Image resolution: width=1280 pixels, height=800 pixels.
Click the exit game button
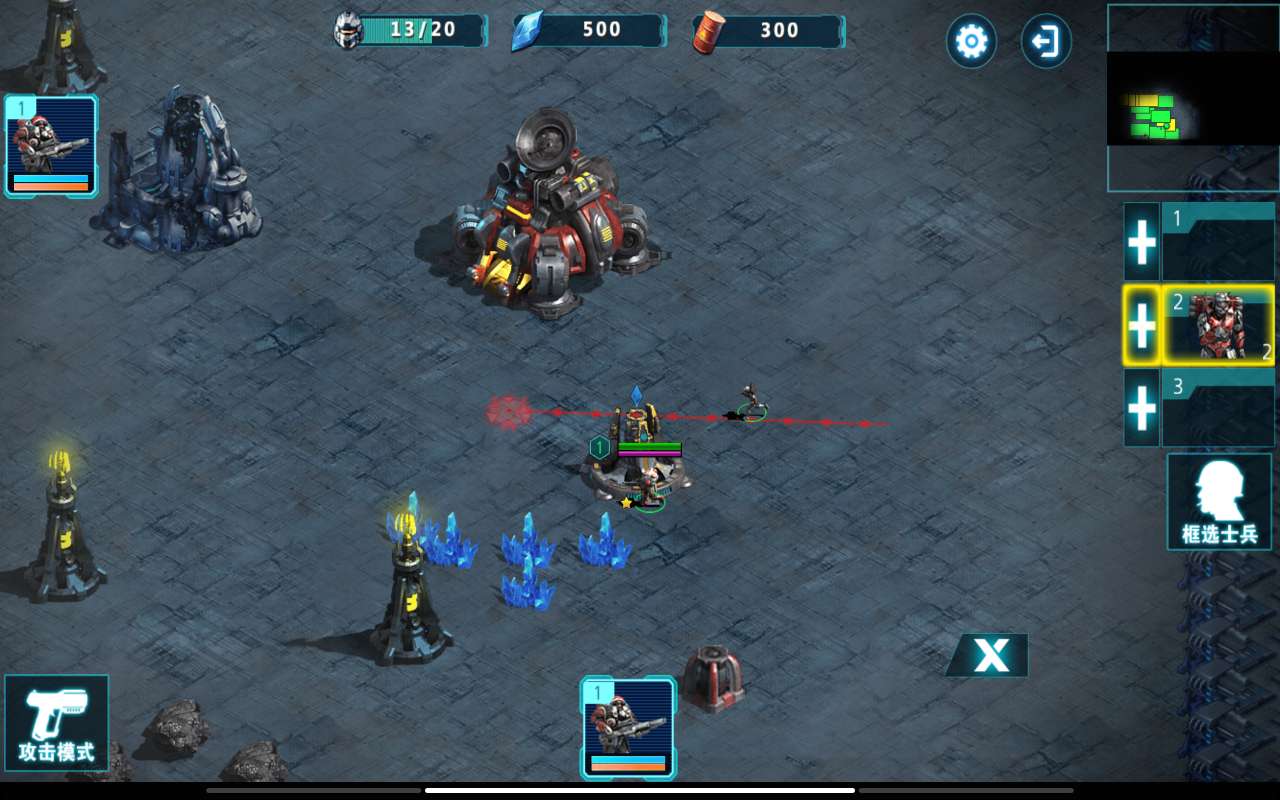pos(1046,41)
